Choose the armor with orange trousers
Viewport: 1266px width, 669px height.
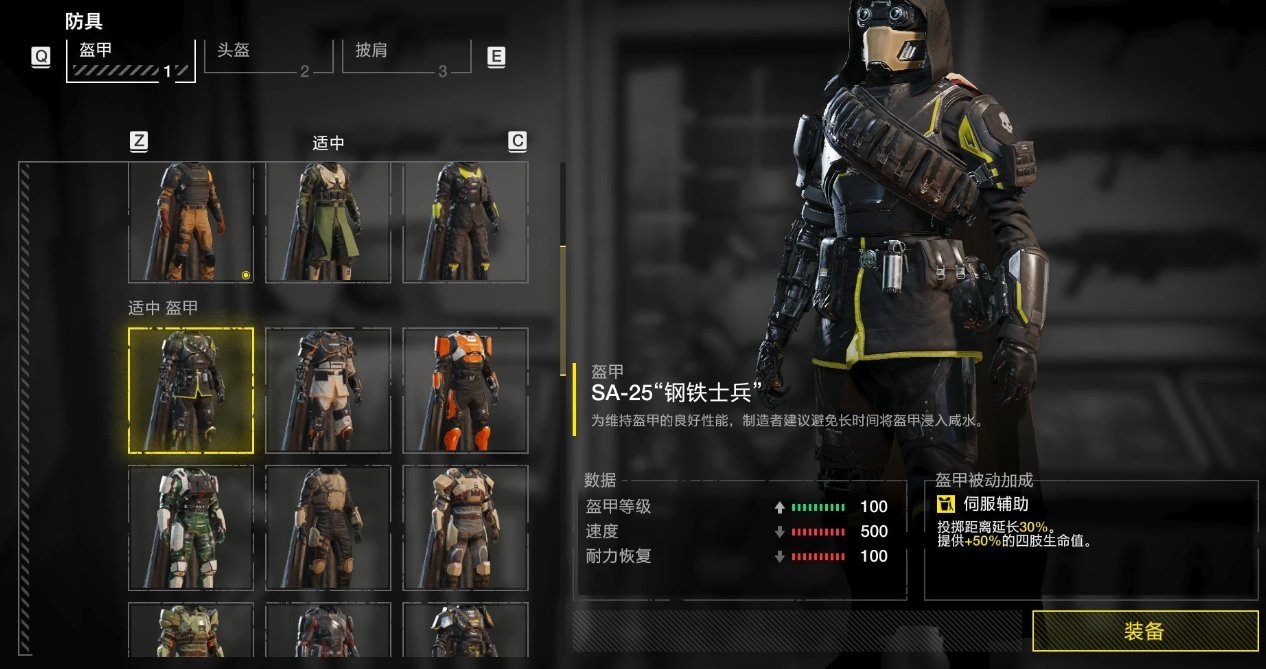coord(191,222)
